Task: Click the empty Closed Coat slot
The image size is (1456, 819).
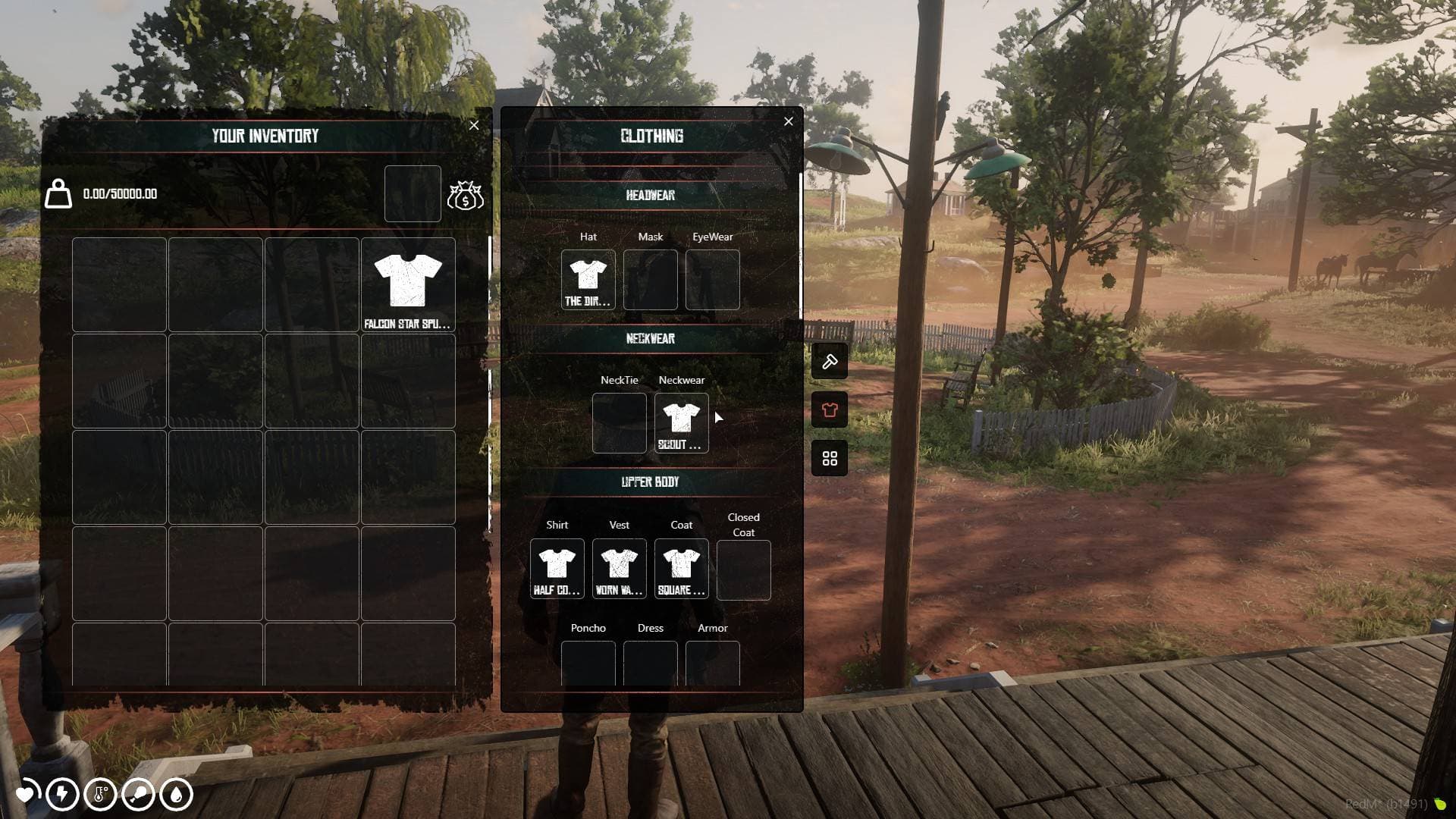Action: coord(744,570)
